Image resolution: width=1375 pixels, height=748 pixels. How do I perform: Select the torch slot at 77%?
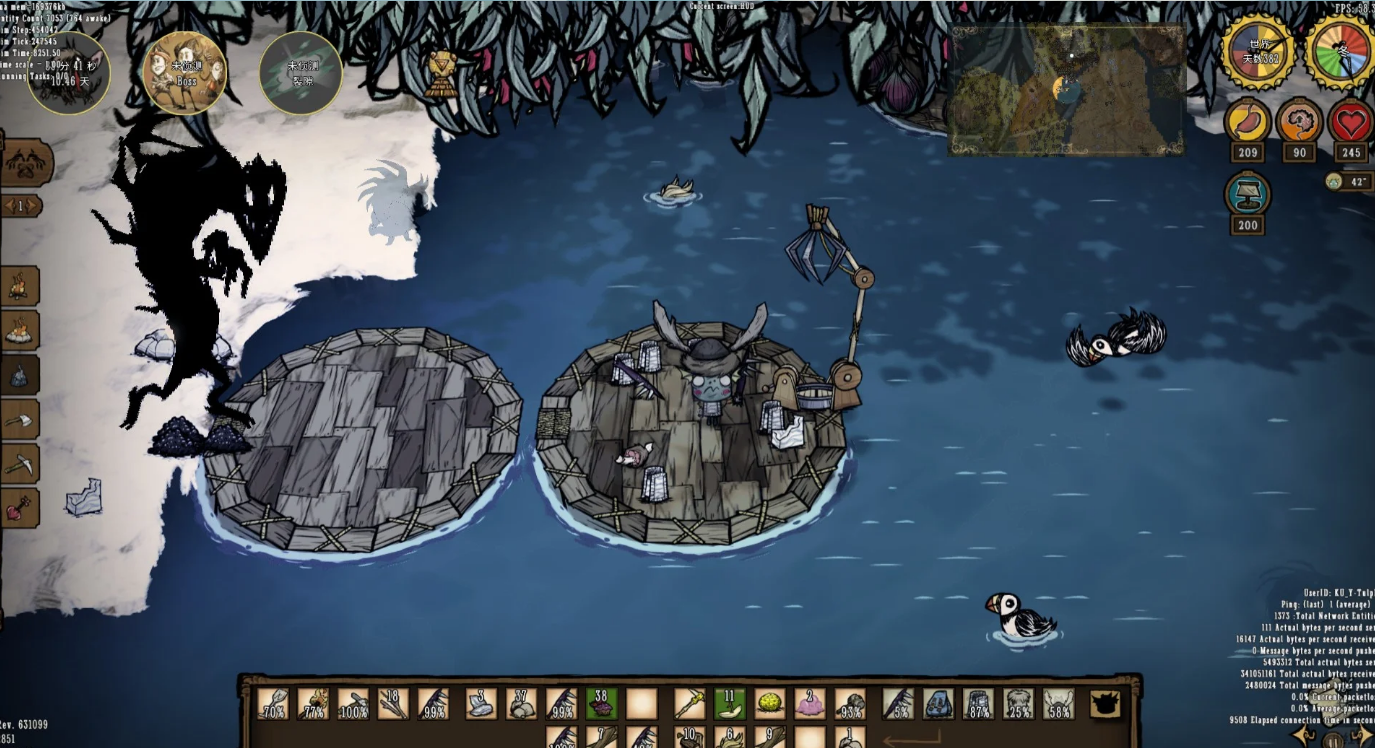(313, 704)
